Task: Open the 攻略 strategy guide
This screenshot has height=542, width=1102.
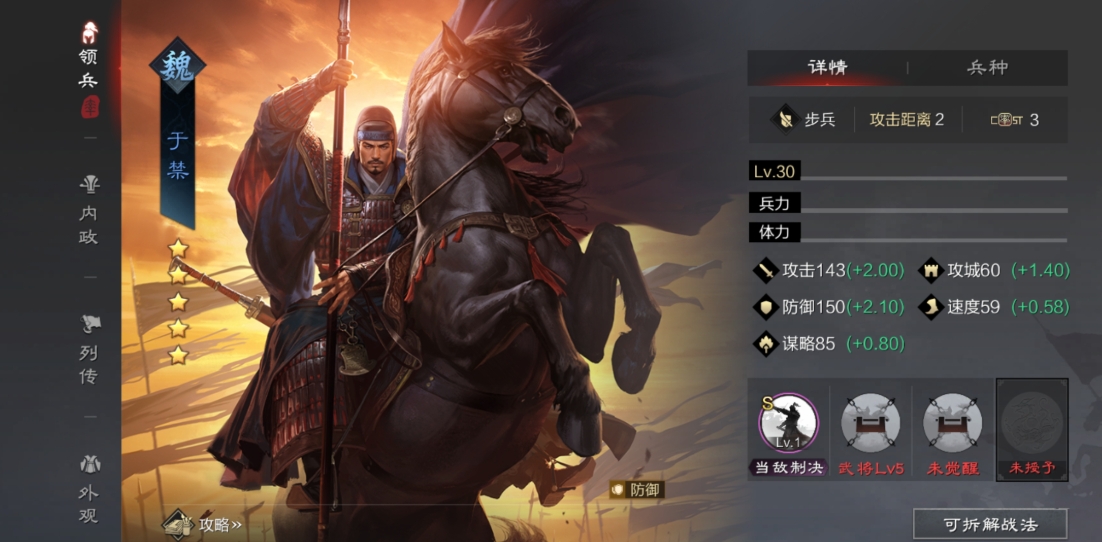Action: click(205, 524)
